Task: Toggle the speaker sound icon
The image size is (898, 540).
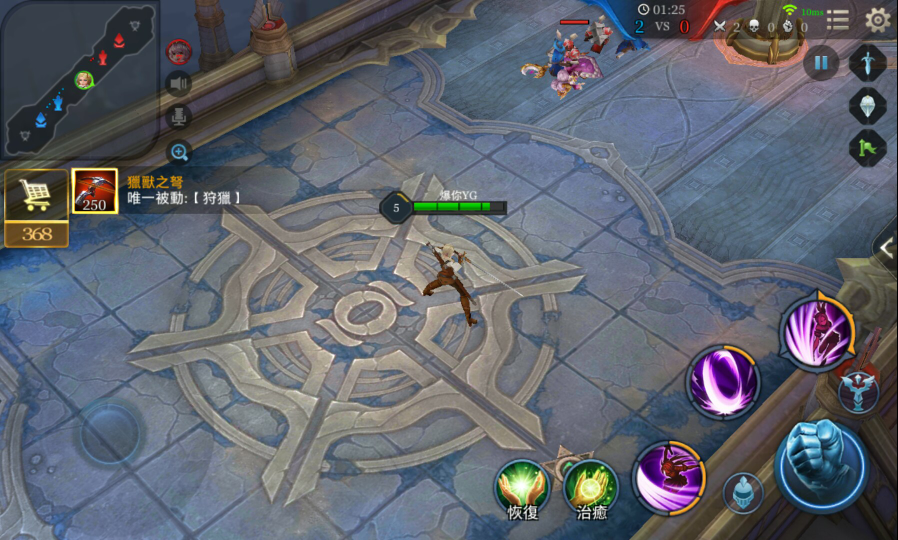Action: (x=179, y=83)
